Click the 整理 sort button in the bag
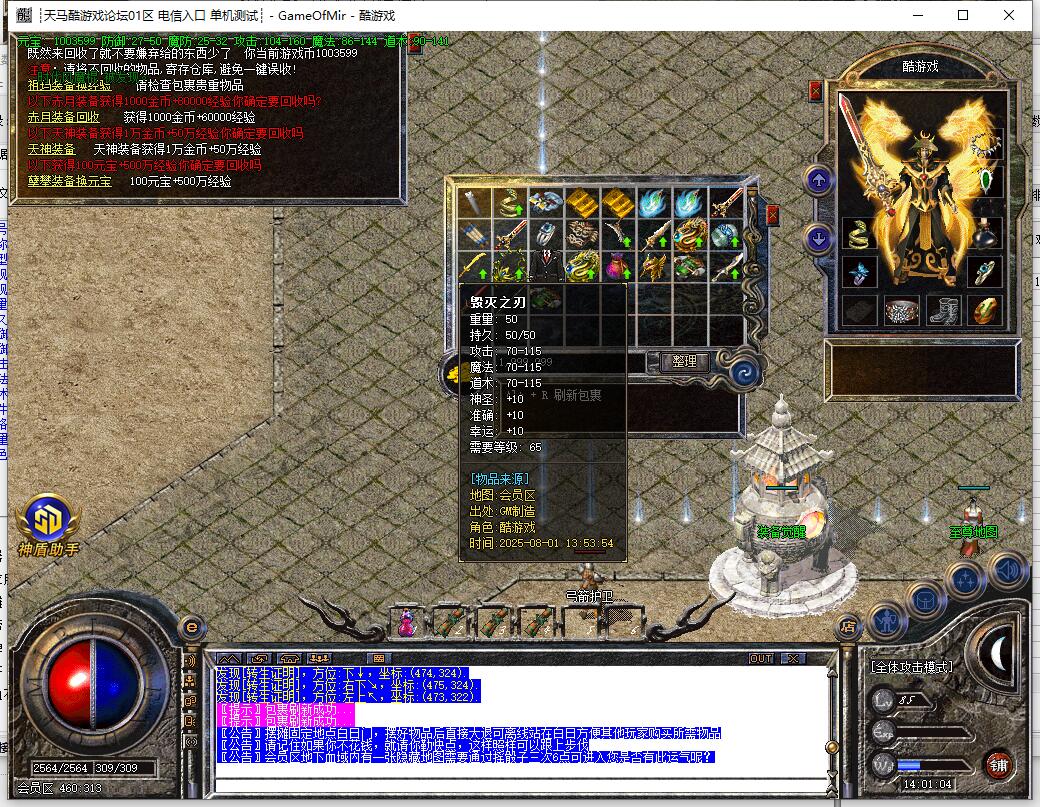 (x=685, y=362)
